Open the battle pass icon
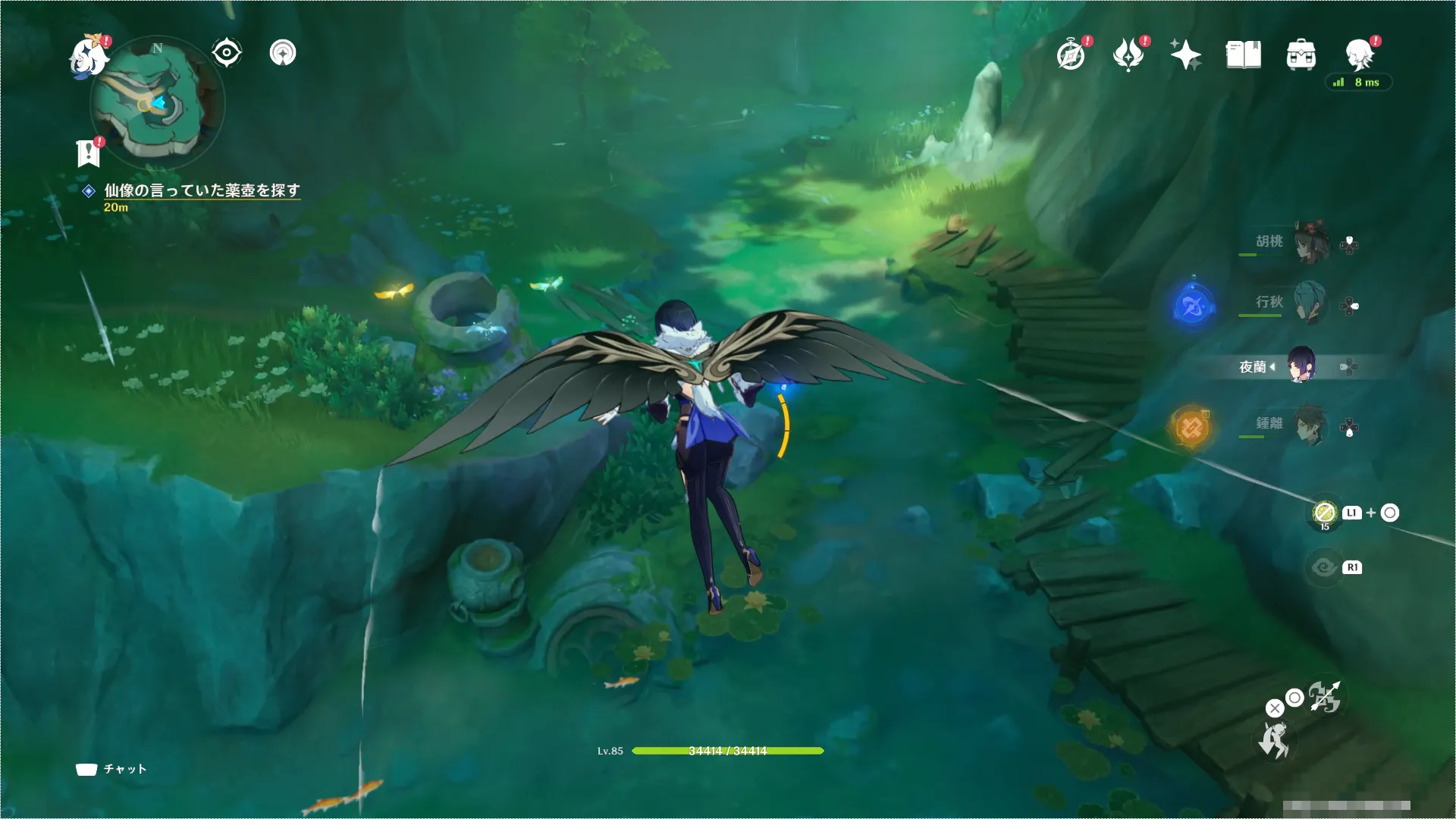Image resolution: width=1456 pixels, height=819 pixels. [x=1128, y=55]
